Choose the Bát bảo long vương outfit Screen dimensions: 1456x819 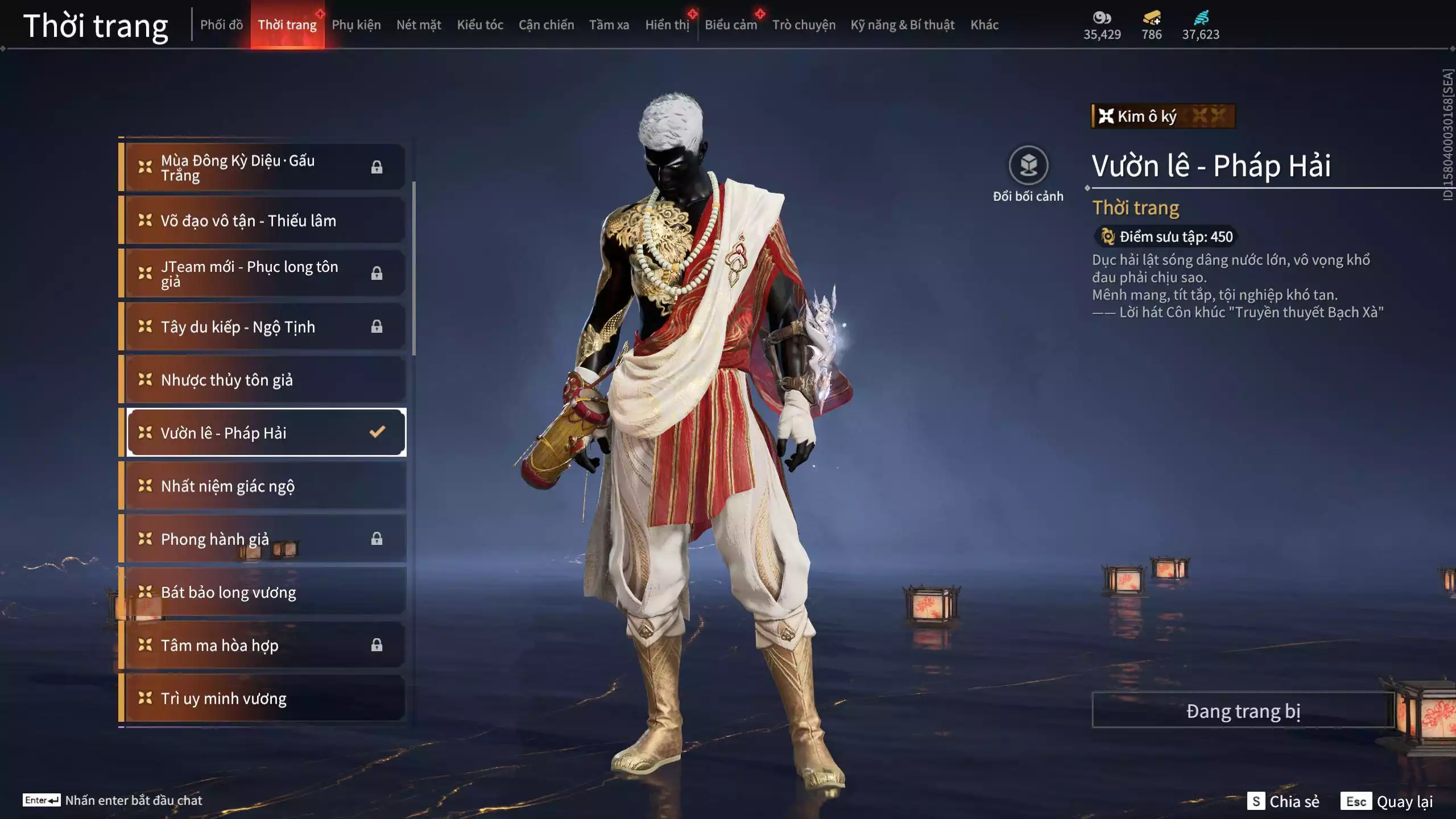pos(265,593)
